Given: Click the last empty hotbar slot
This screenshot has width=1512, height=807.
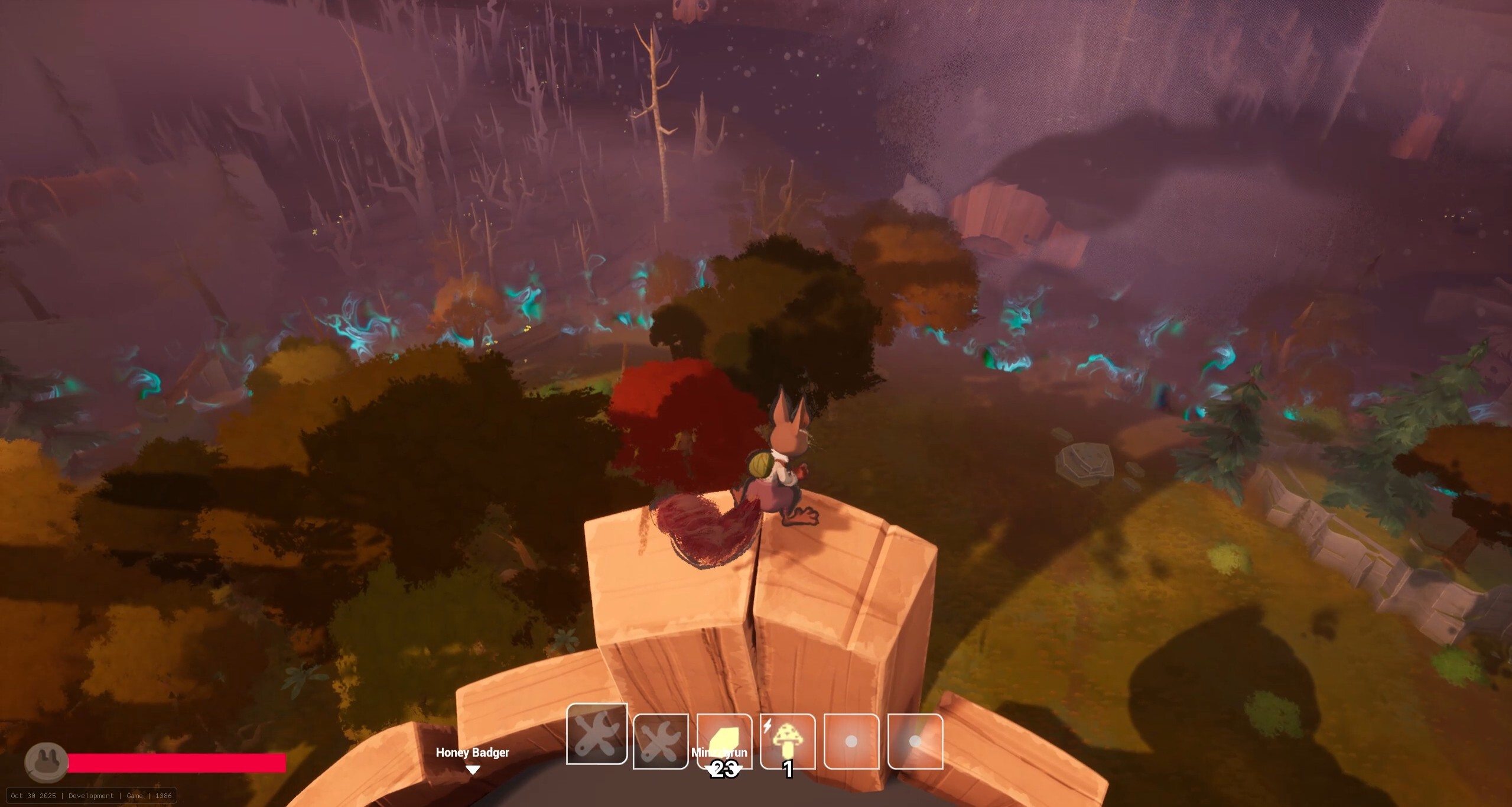Looking at the screenshot, I should pyautogui.click(x=916, y=741).
